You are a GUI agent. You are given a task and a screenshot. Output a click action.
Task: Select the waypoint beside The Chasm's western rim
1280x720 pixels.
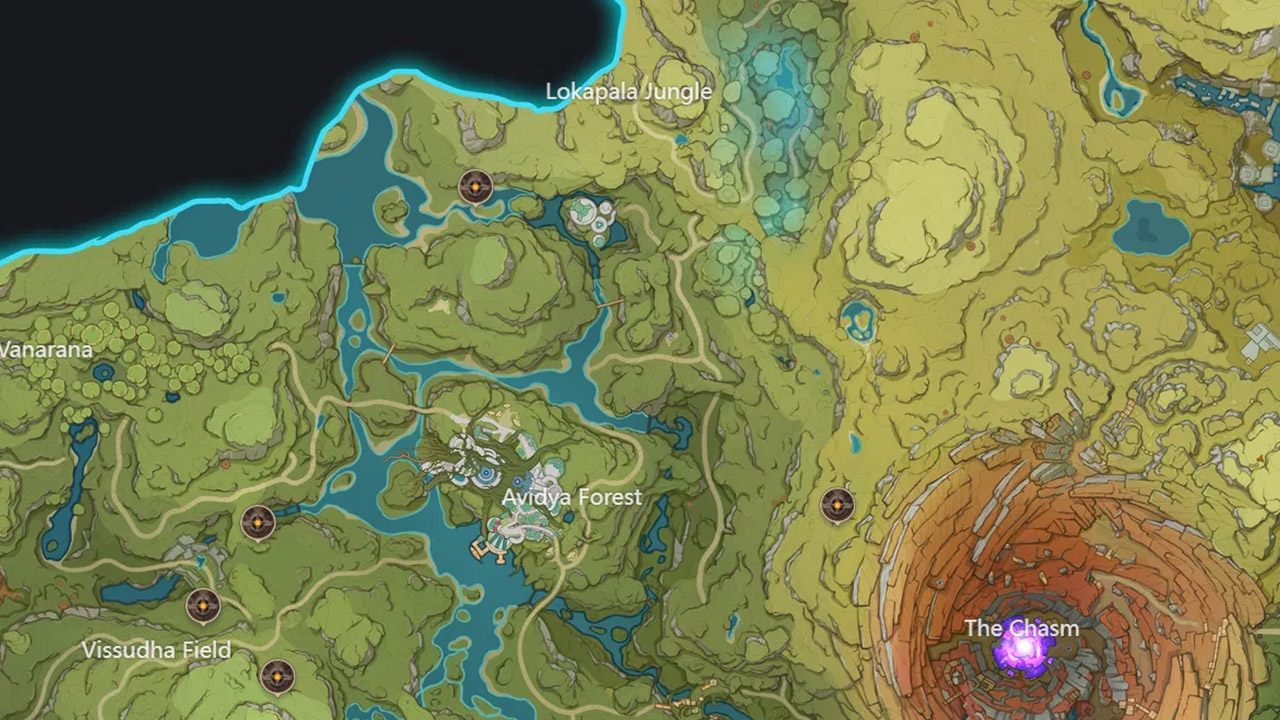[x=836, y=506]
